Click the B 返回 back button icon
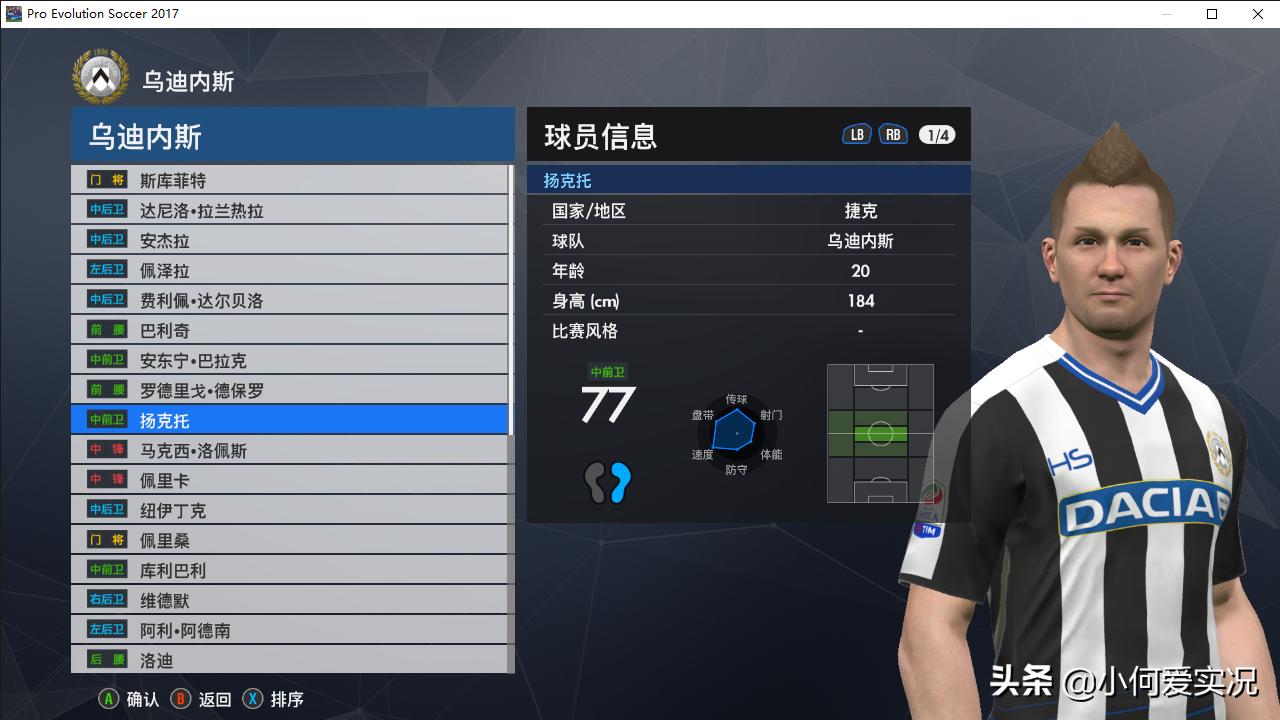The height and width of the screenshot is (720, 1280). tap(181, 699)
